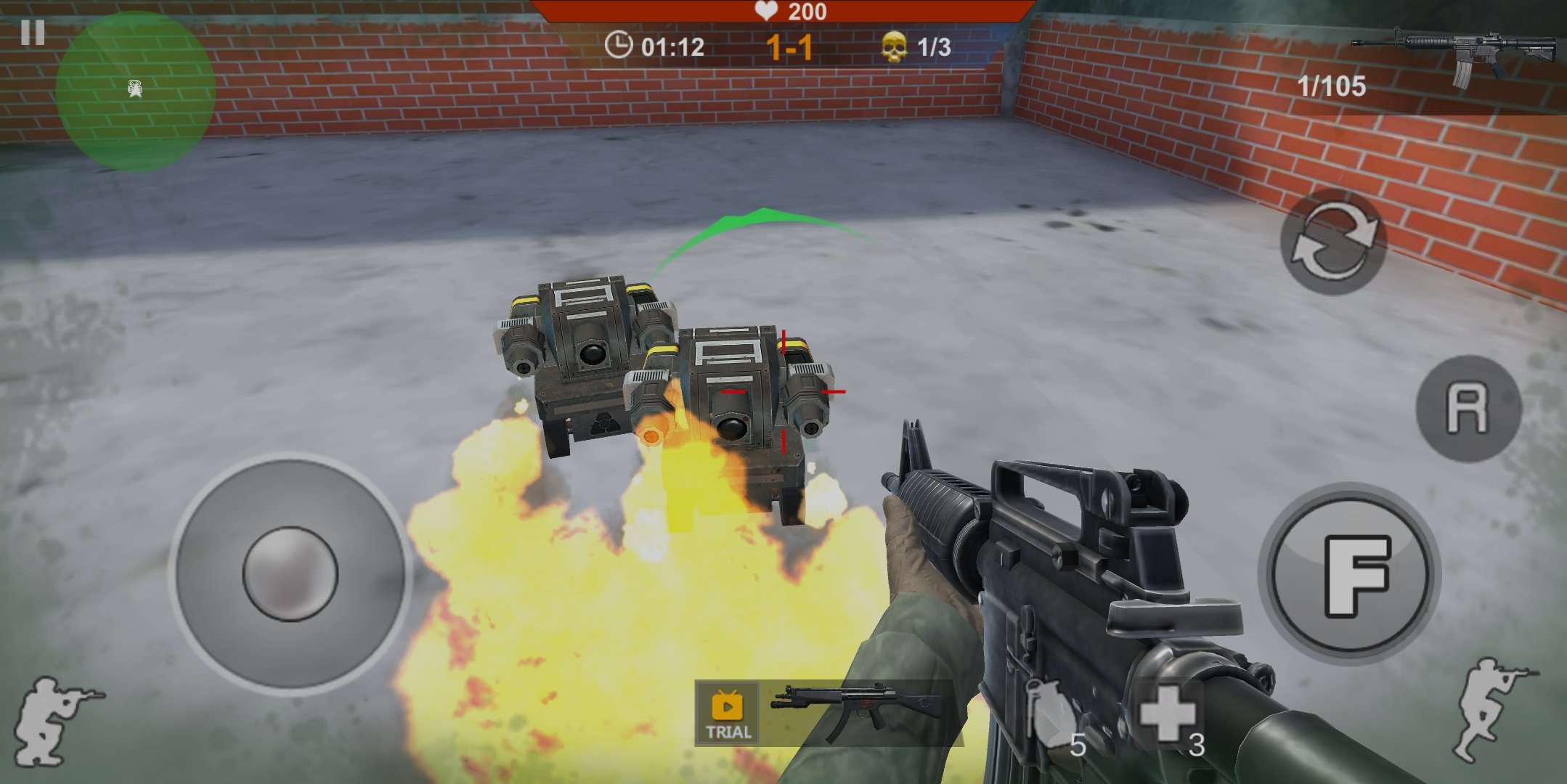Tap the match timer showing 01:12

click(657, 46)
